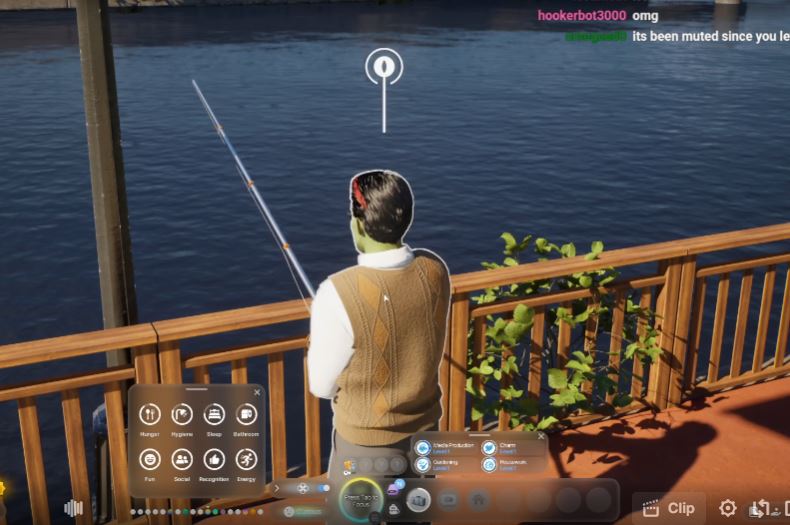Toggle the blue switch beside the fan icon

[x=323, y=488]
